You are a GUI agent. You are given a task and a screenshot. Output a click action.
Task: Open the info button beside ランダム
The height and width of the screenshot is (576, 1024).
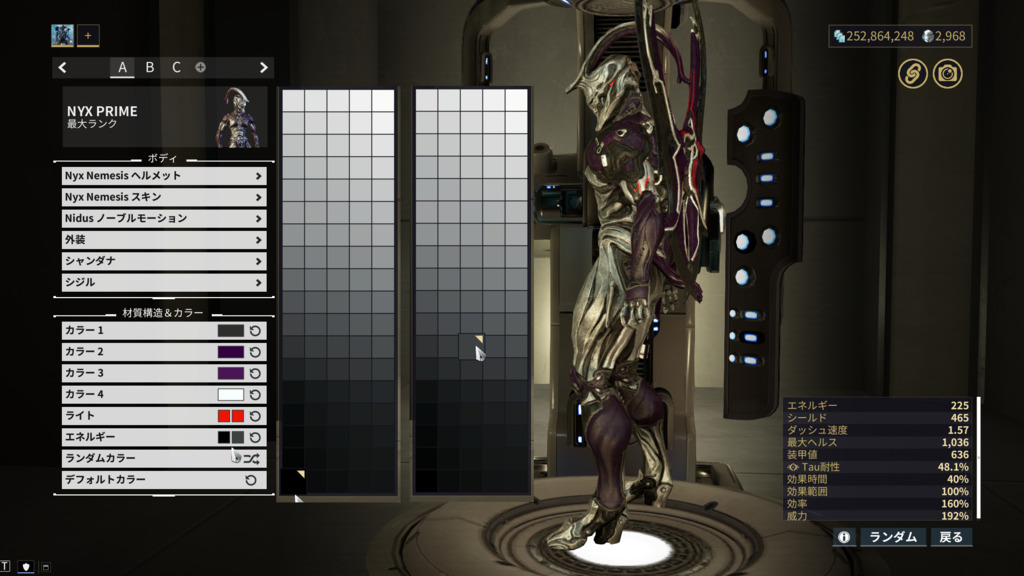pyautogui.click(x=844, y=537)
